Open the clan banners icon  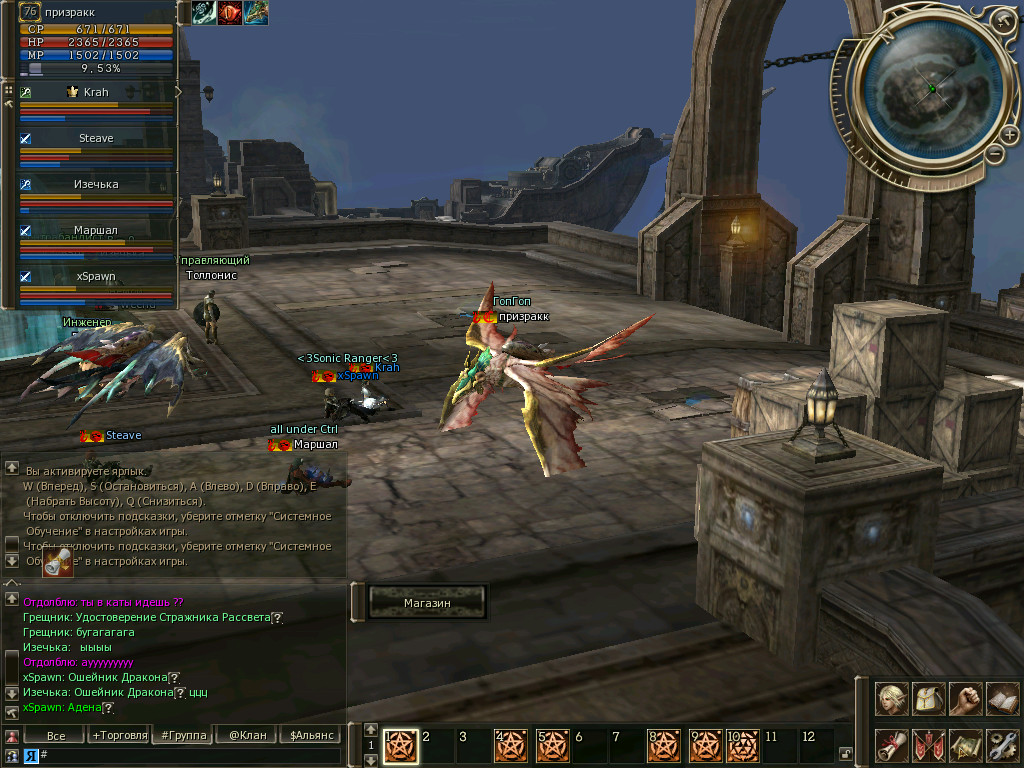tap(929, 745)
